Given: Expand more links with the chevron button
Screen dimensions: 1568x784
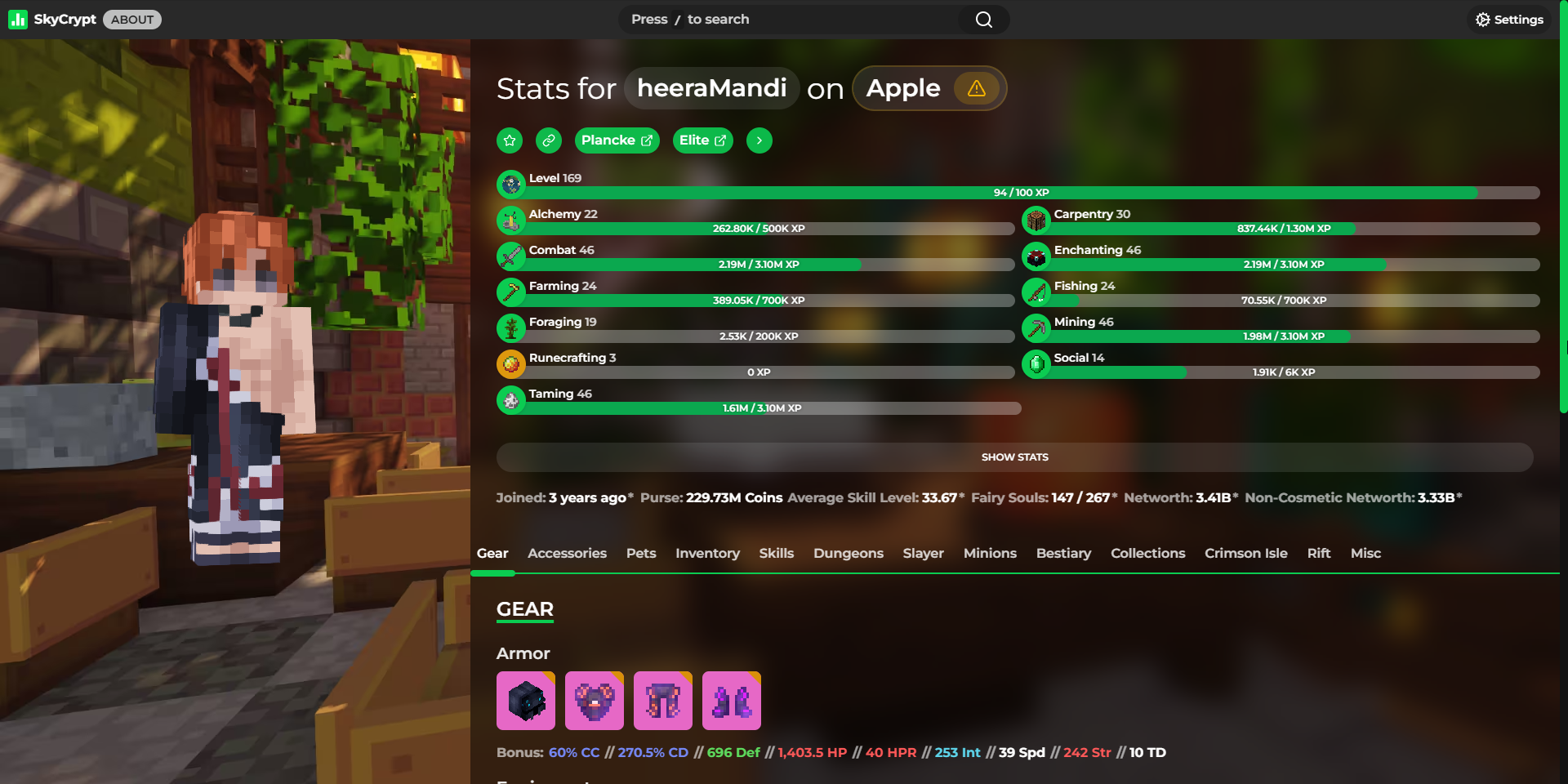Looking at the screenshot, I should [759, 140].
